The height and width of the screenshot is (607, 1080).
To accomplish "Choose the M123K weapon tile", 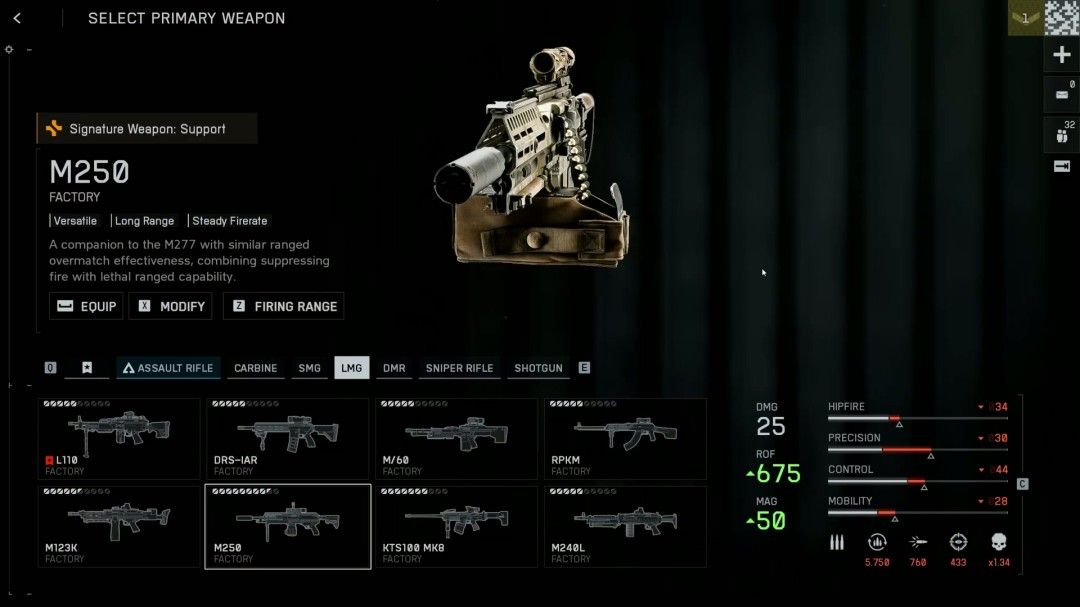I will point(119,526).
